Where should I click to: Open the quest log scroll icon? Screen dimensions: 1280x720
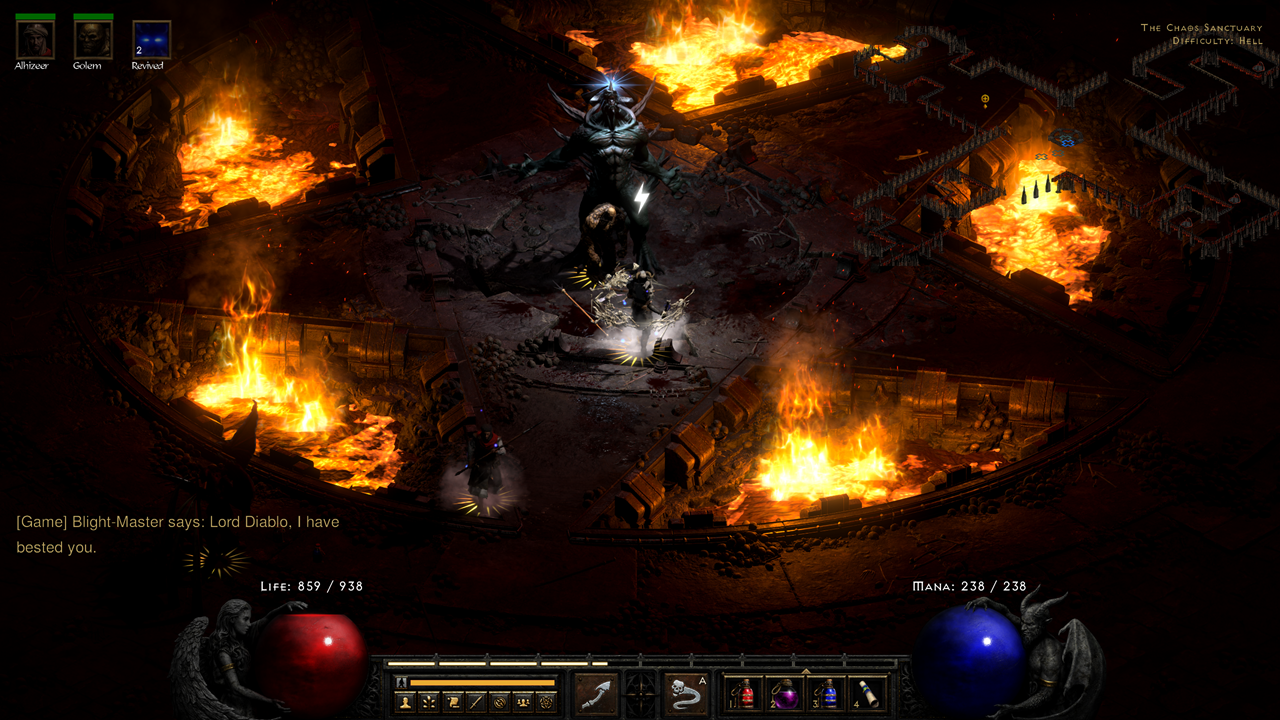click(x=454, y=700)
